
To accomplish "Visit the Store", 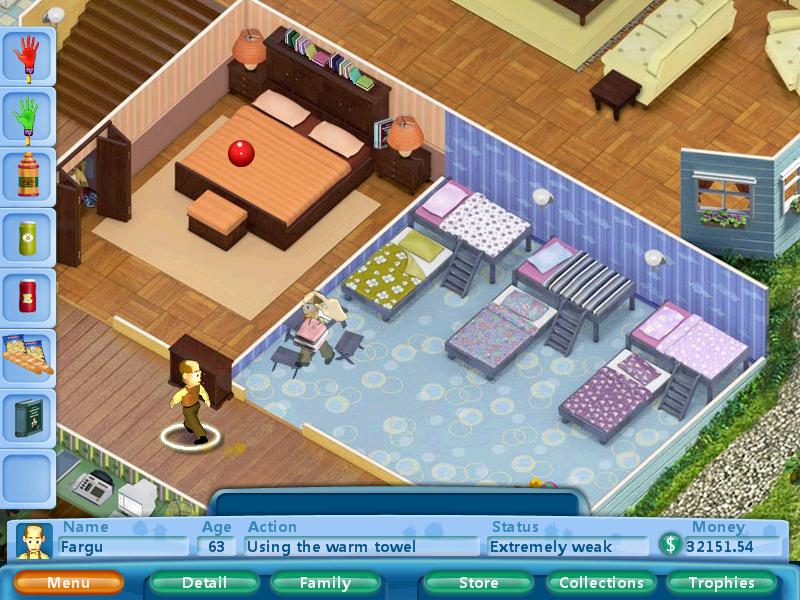I will 478,583.
